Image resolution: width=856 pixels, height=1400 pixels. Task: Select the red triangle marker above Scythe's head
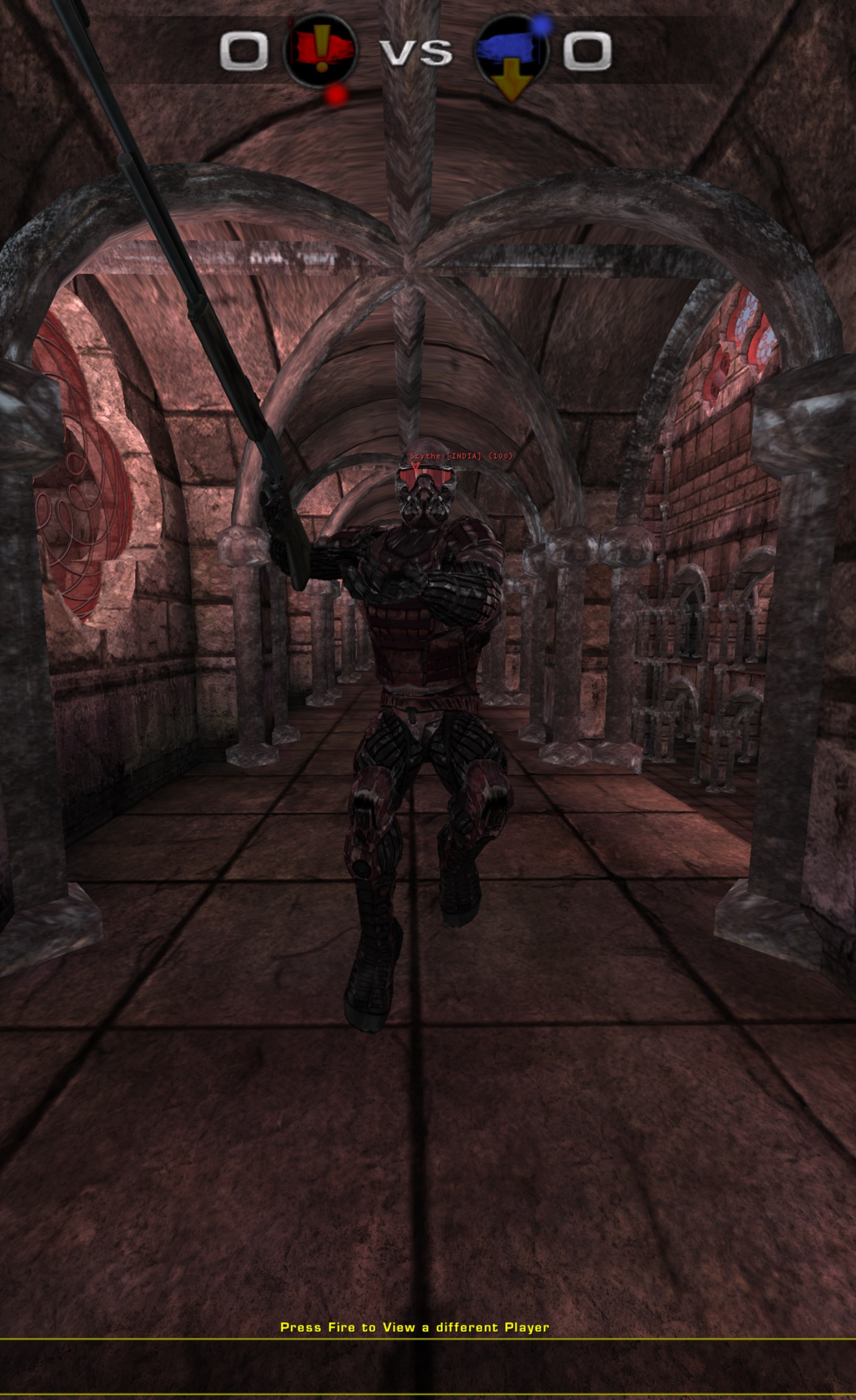coord(415,467)
